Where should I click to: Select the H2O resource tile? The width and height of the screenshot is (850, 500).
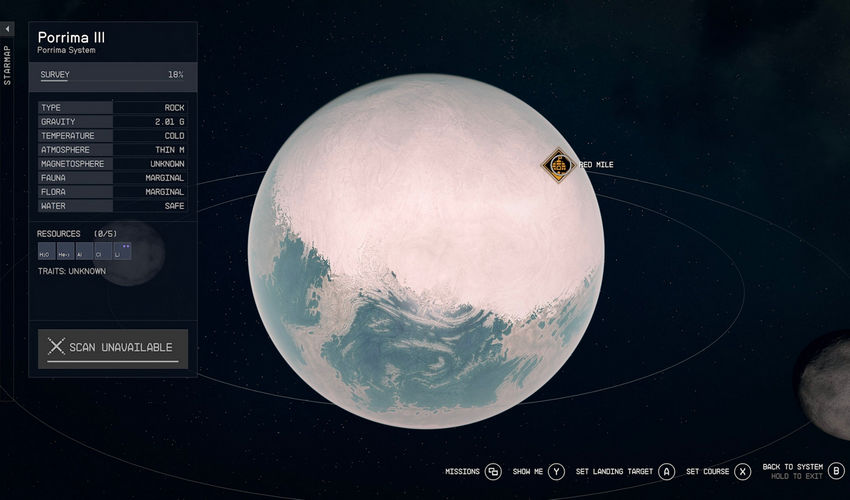pos(46,252)
